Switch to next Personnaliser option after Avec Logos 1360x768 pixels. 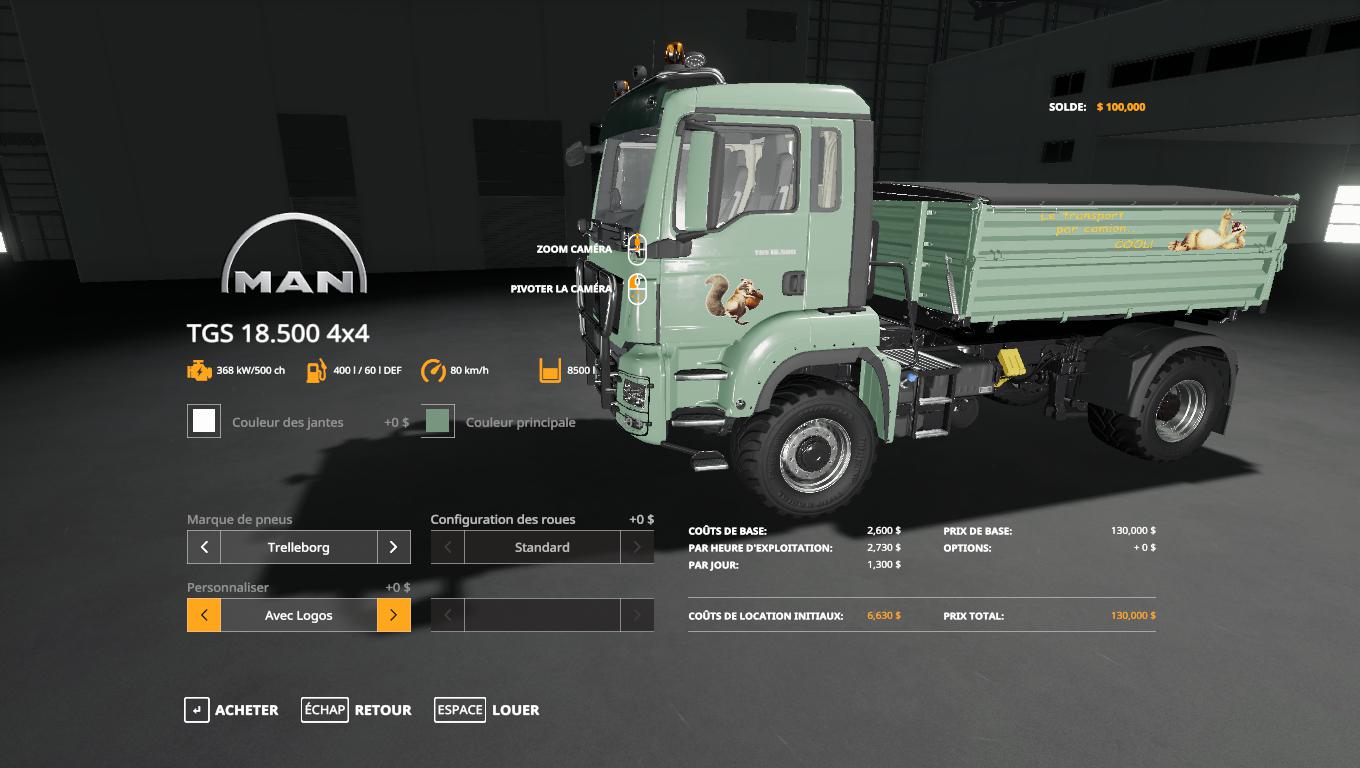click(393, 615)
